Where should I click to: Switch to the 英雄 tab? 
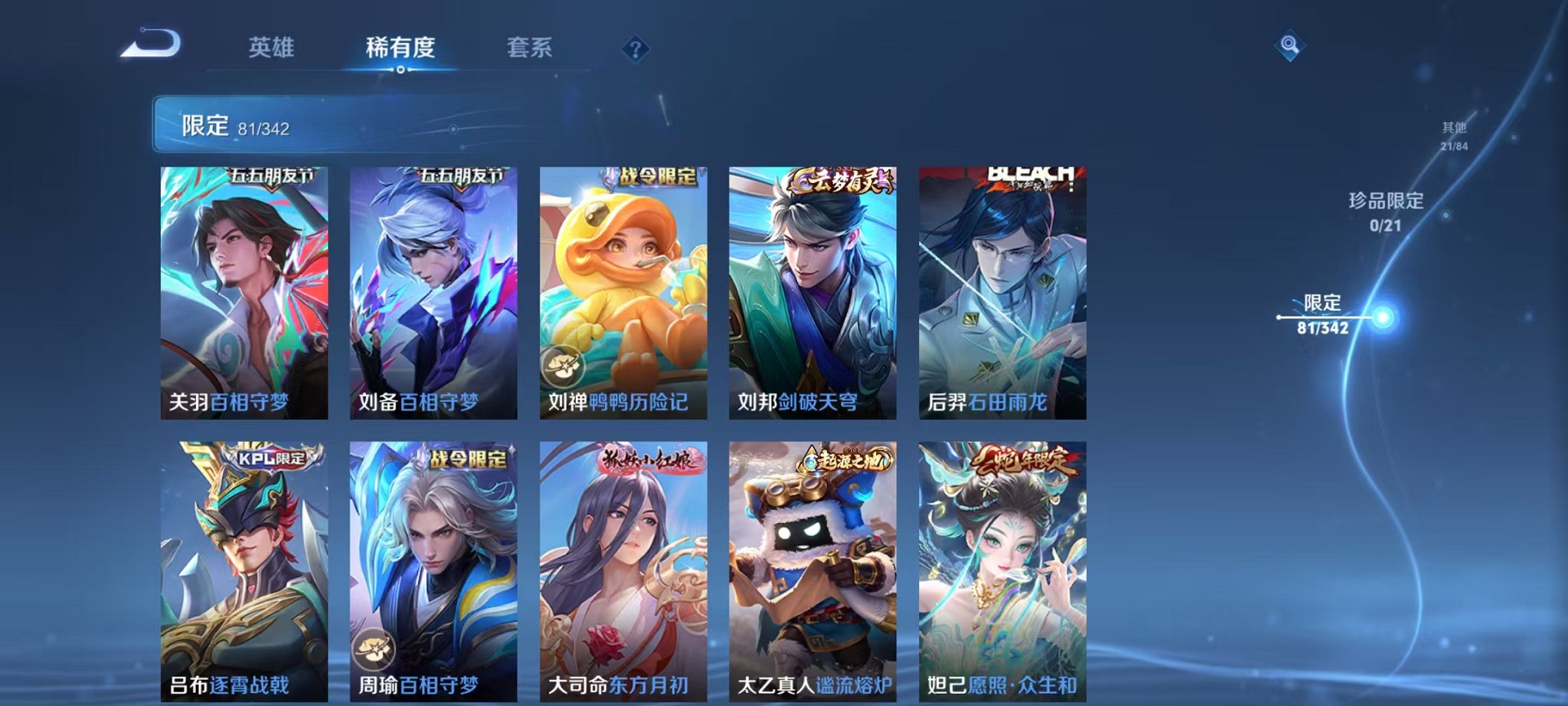[273, 46]
